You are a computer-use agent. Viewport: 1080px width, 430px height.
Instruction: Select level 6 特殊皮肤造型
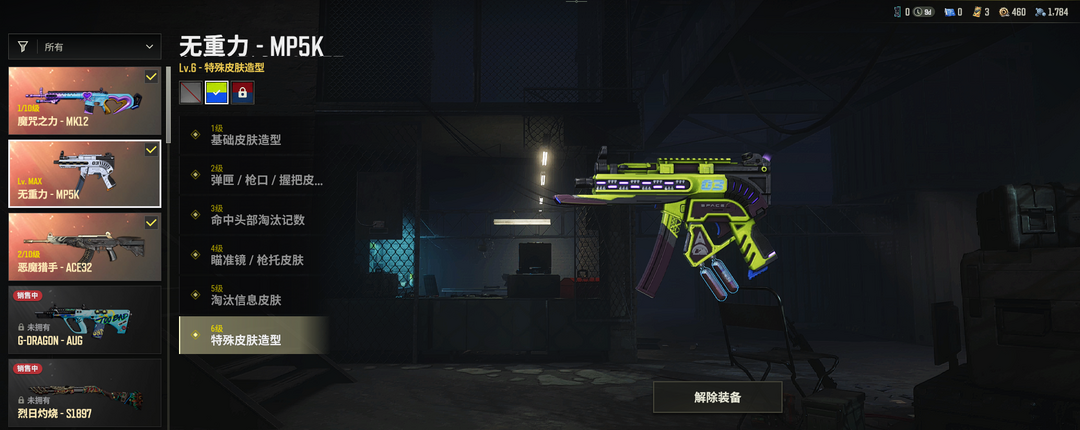pyautogui.click(x=253, y=335)
